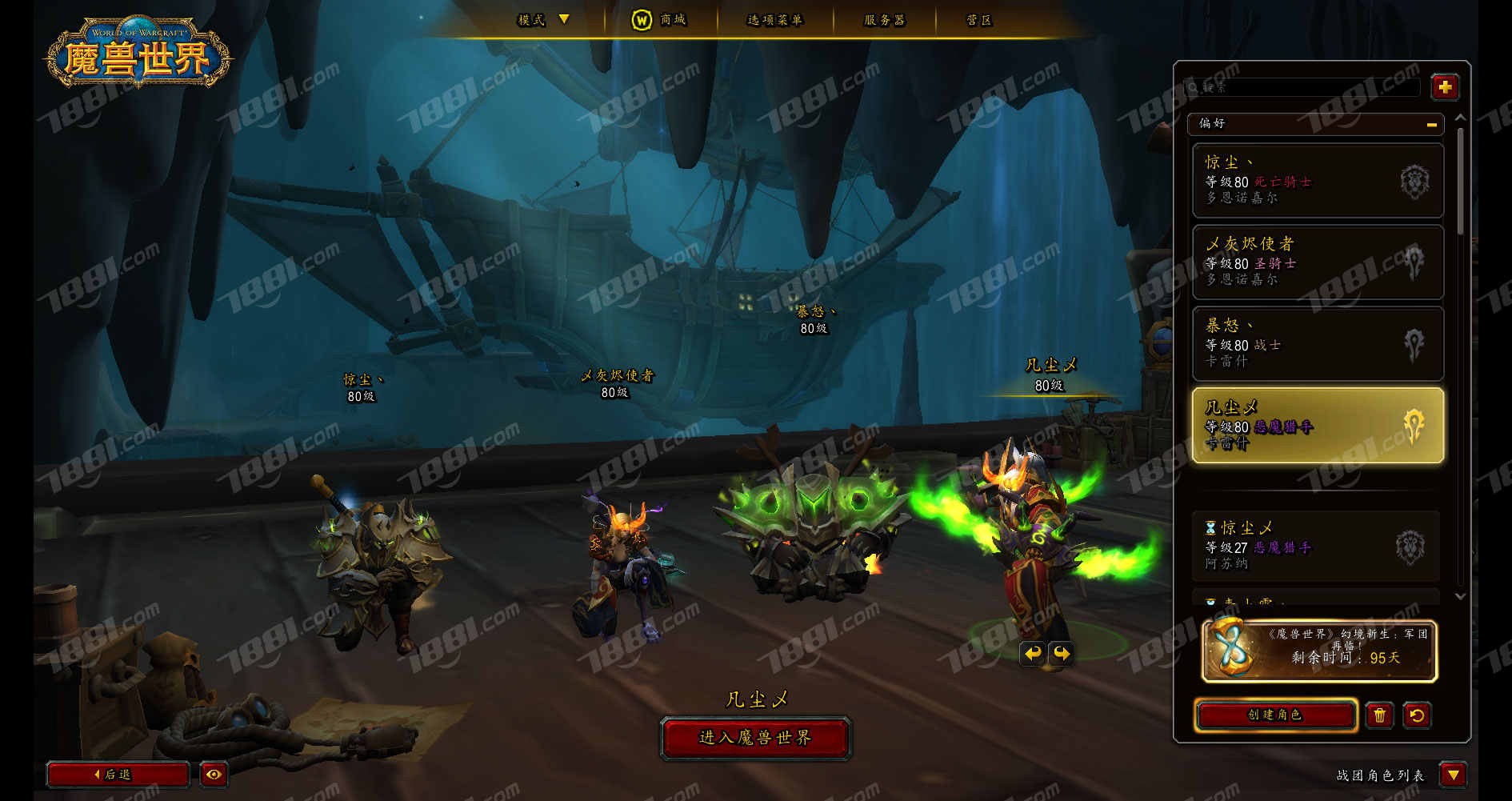Collapse the 偏好 favorites section
This screenshot has width=1512, height=801.
[1431, 124]
